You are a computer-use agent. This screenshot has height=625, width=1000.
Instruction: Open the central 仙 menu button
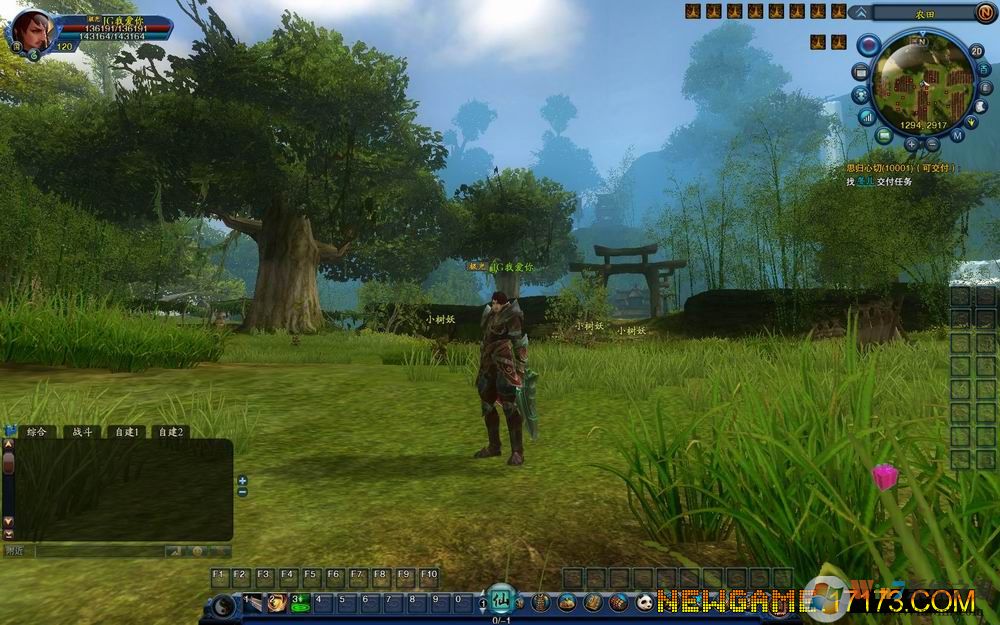pyautogui.click(x=501, y=599)
